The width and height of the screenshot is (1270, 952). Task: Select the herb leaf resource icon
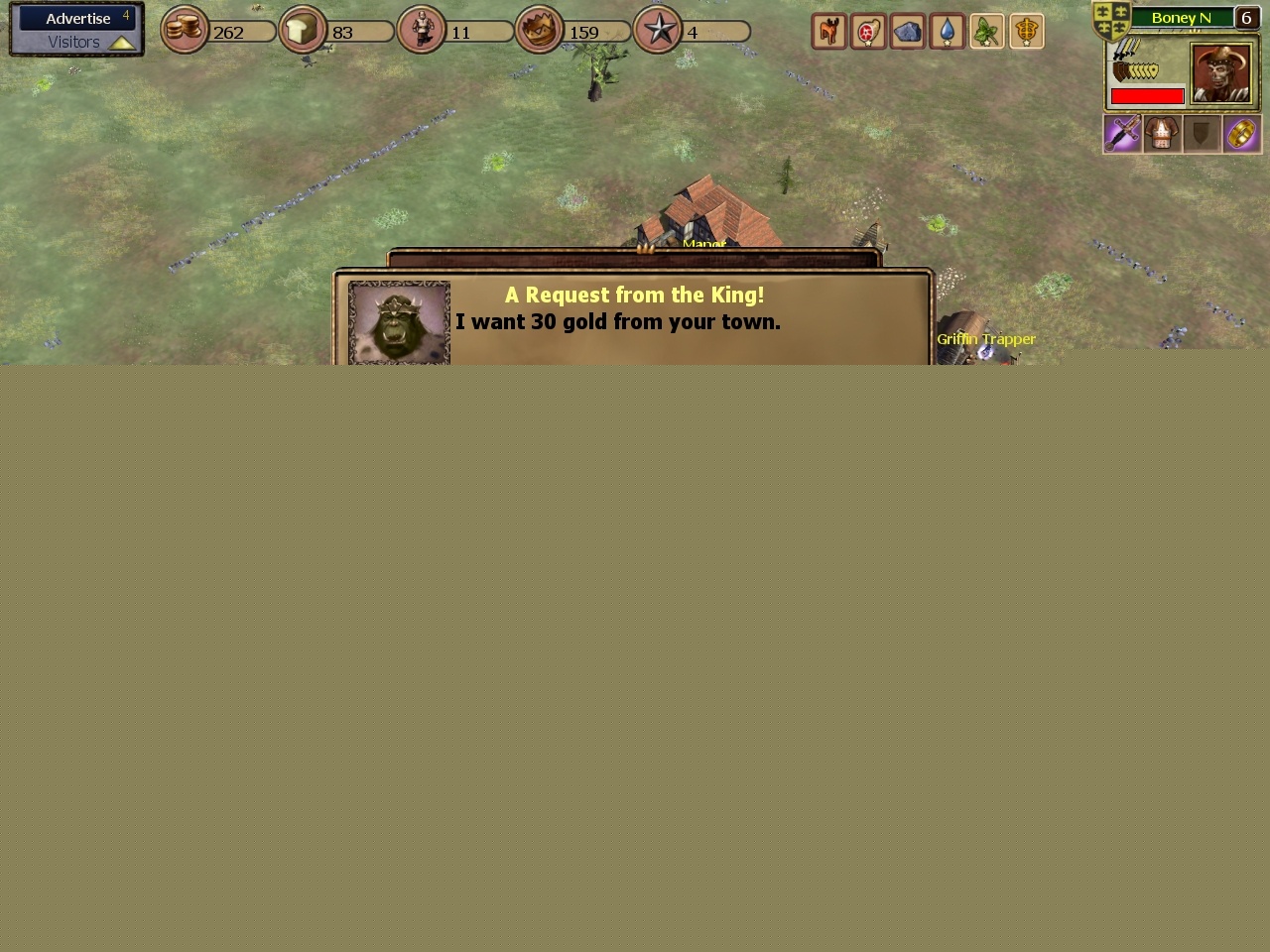tap(987, 31)
